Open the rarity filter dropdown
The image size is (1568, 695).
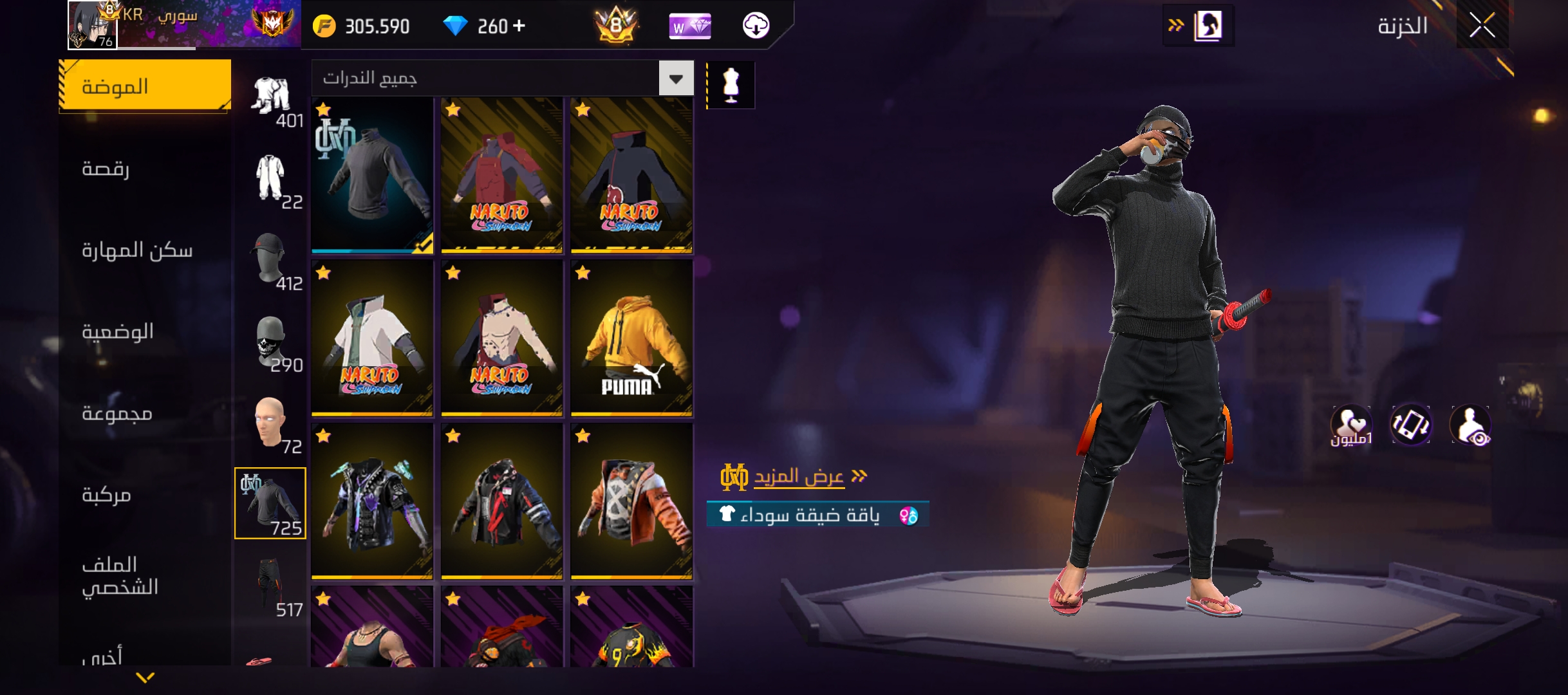[x=676, y=79]
